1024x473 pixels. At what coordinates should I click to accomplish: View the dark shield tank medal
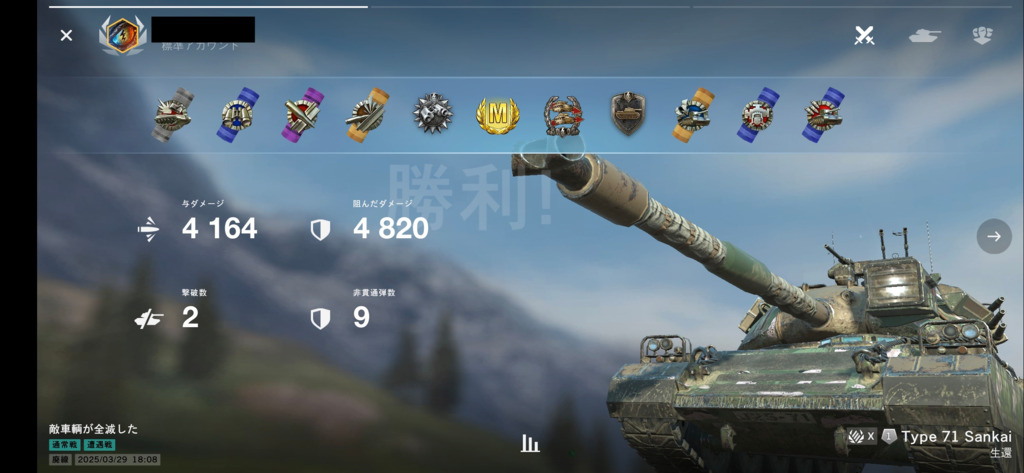coord(628,115)
